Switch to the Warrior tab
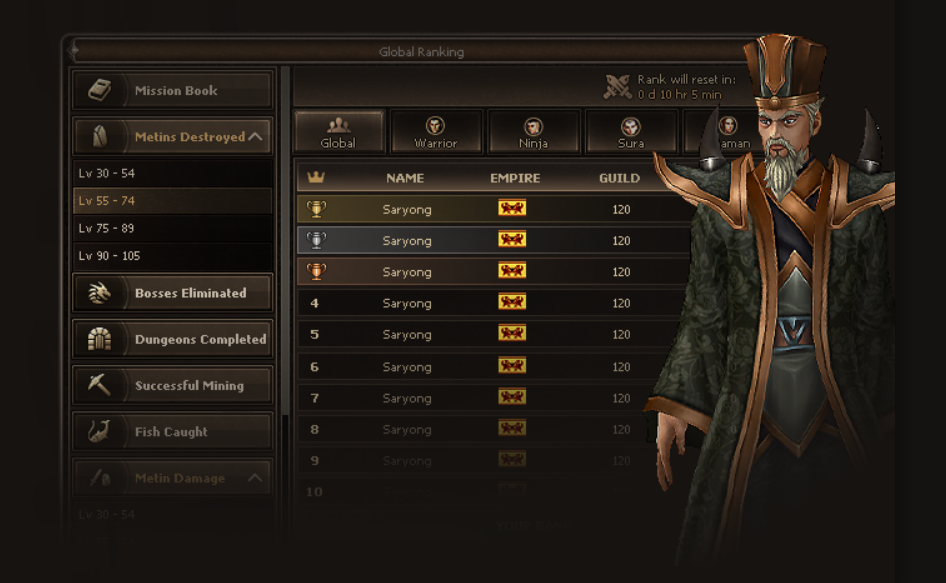Viewport: 946px width, 583px height. click(435, 132)
